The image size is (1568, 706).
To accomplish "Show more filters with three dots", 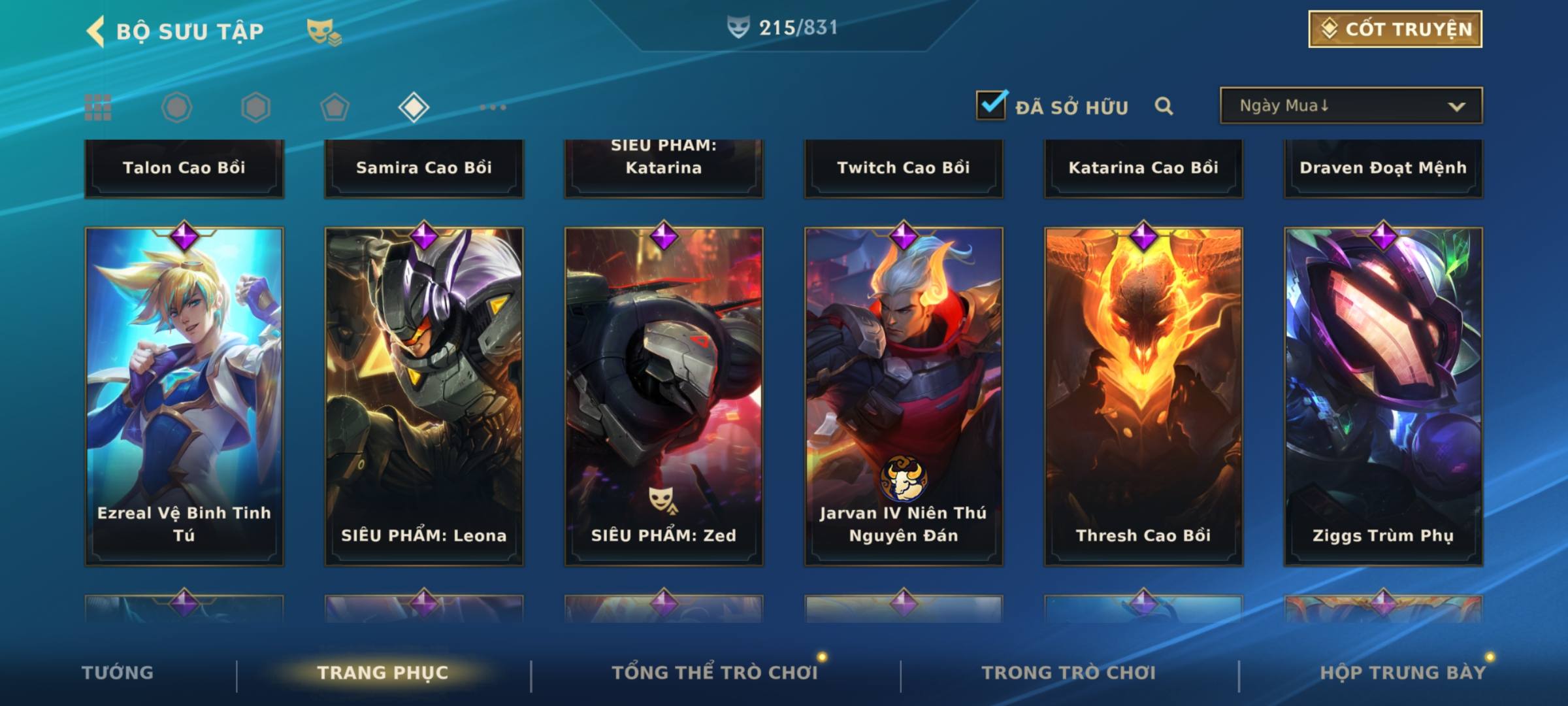I will tap(493, 107).
